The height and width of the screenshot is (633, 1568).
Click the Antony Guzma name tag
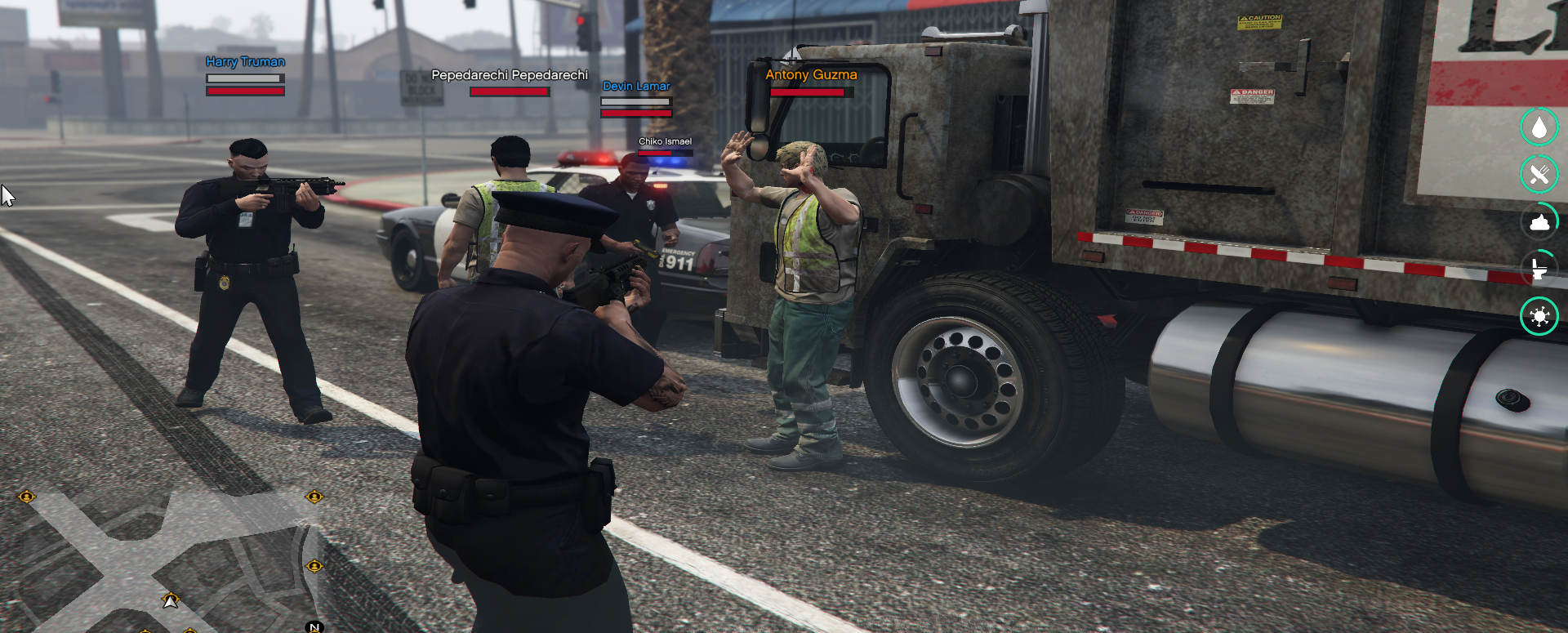click(x=811, y=74)
